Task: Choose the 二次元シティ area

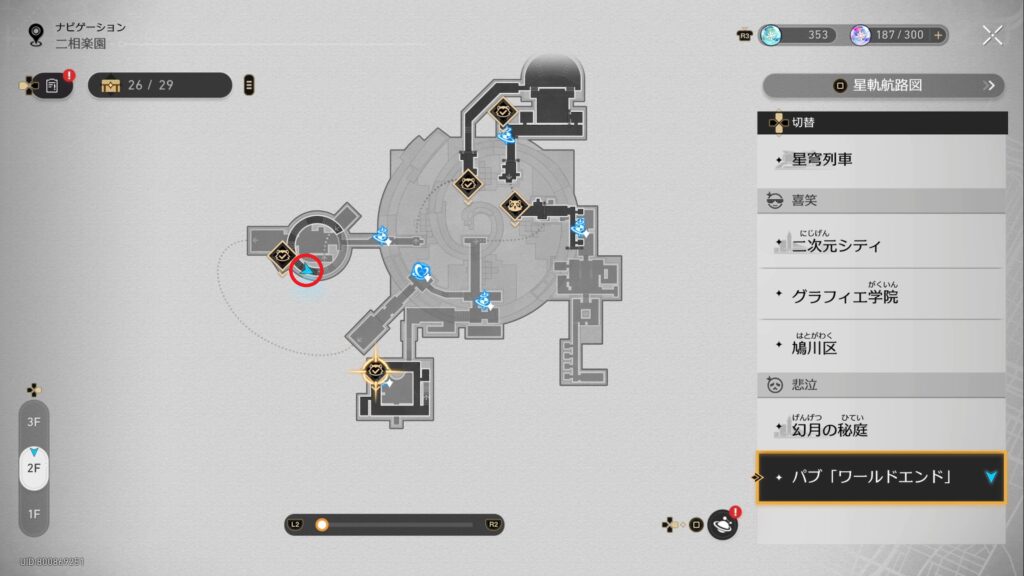Action: [x=881, y=243]
